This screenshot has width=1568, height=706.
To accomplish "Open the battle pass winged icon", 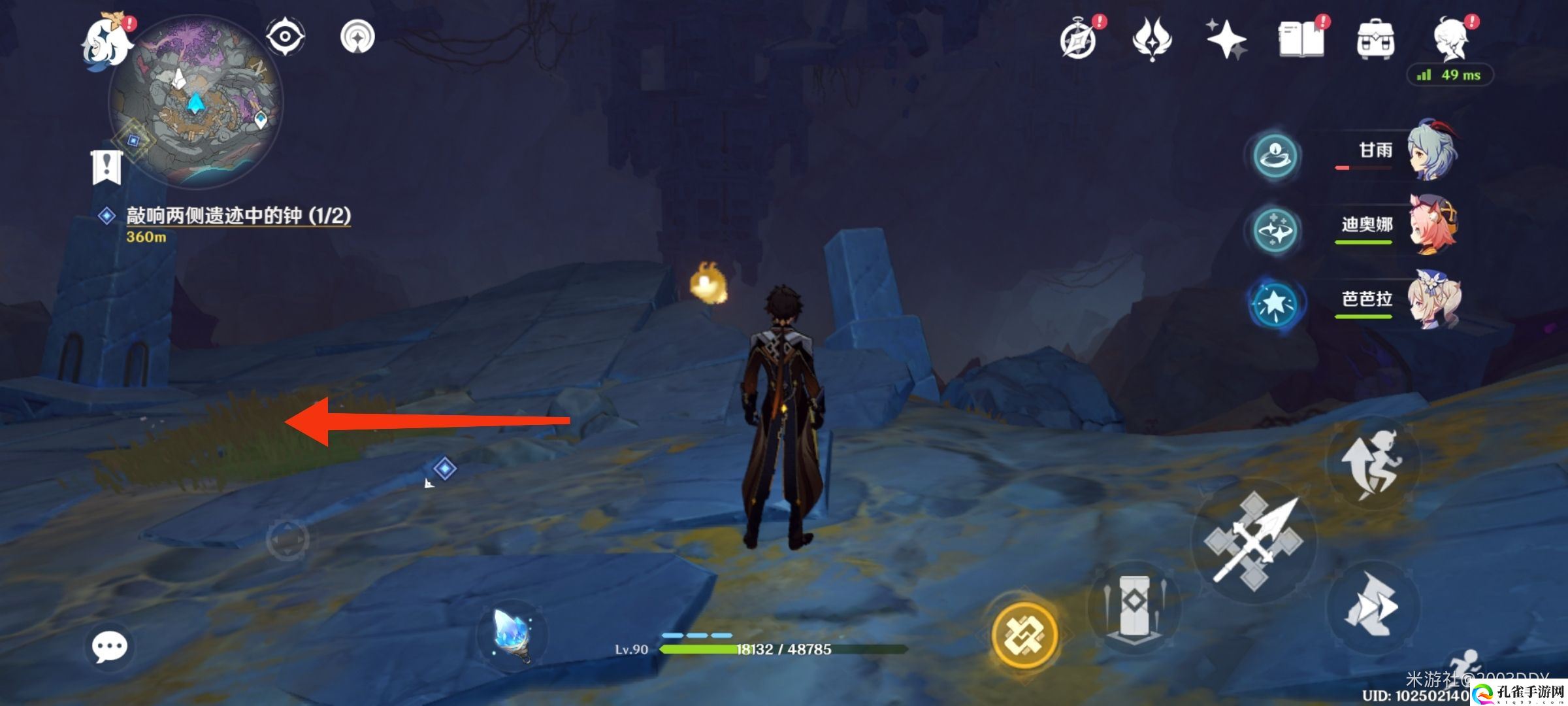I will [1151, 39].
